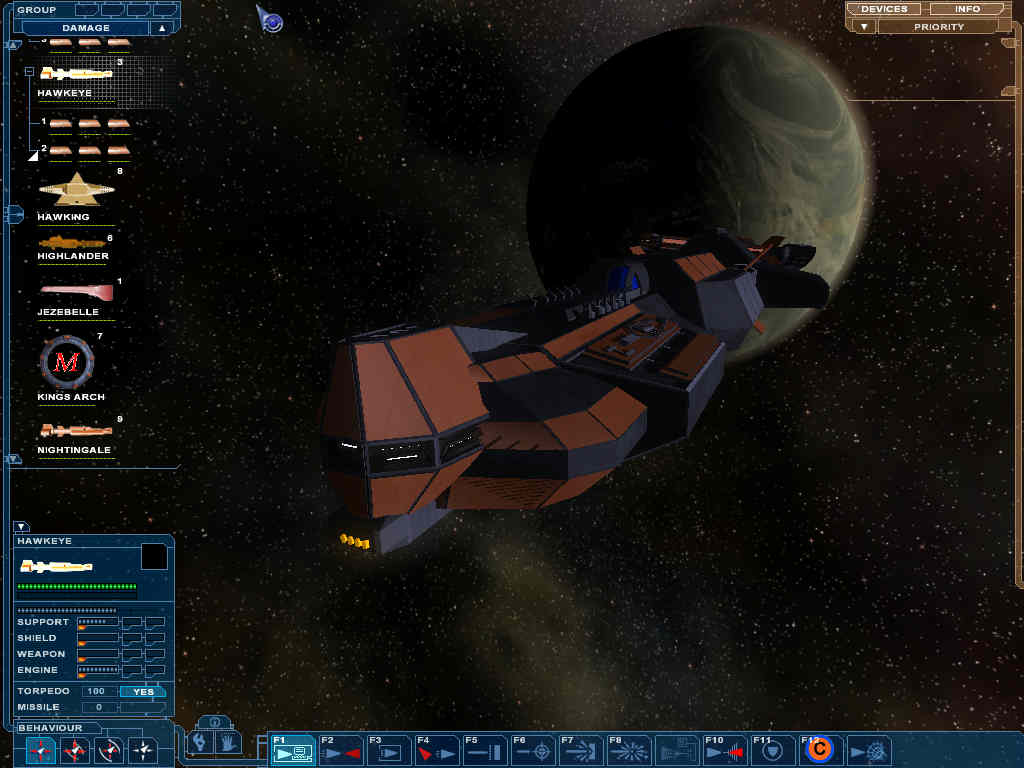Select the first behaviour stance icon
This screenshot has height=768, width=1024.
tap(41, 749)
